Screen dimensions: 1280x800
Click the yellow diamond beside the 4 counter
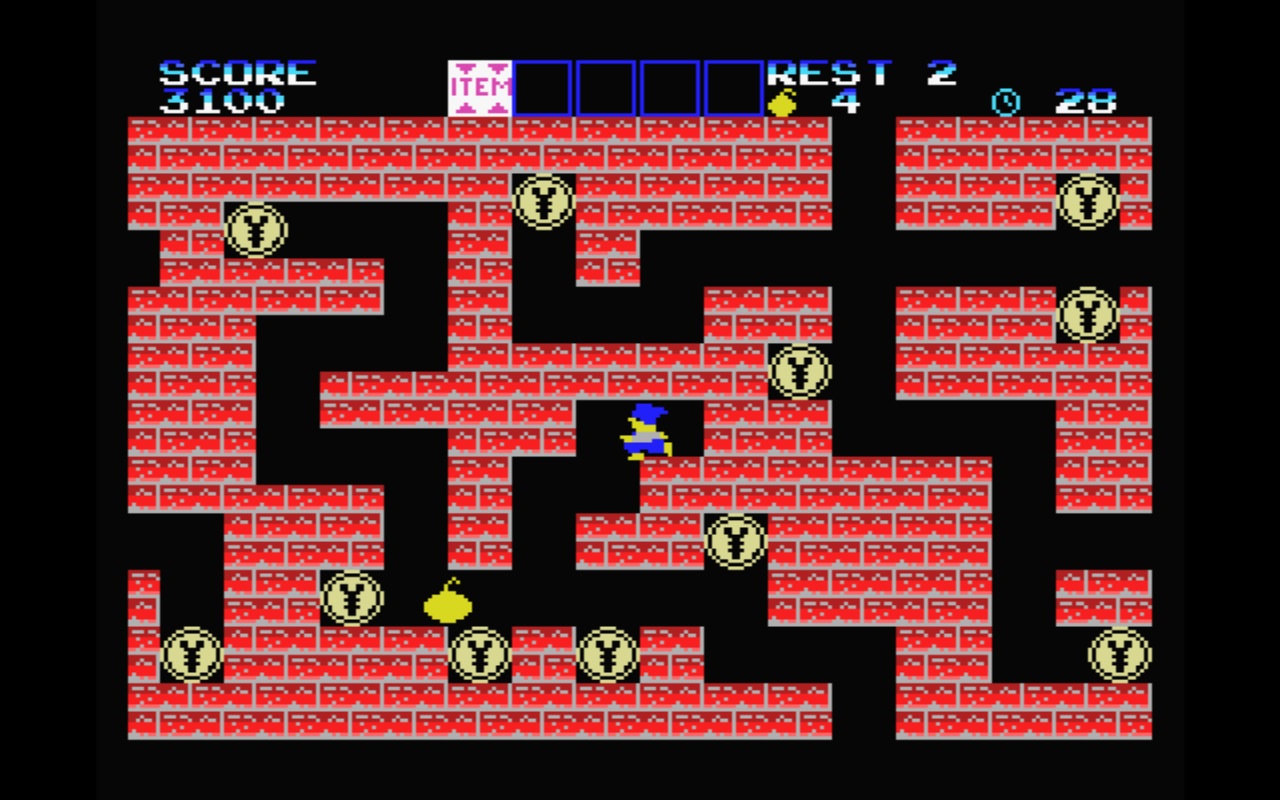pyautogui.click(x=782, y=99)
